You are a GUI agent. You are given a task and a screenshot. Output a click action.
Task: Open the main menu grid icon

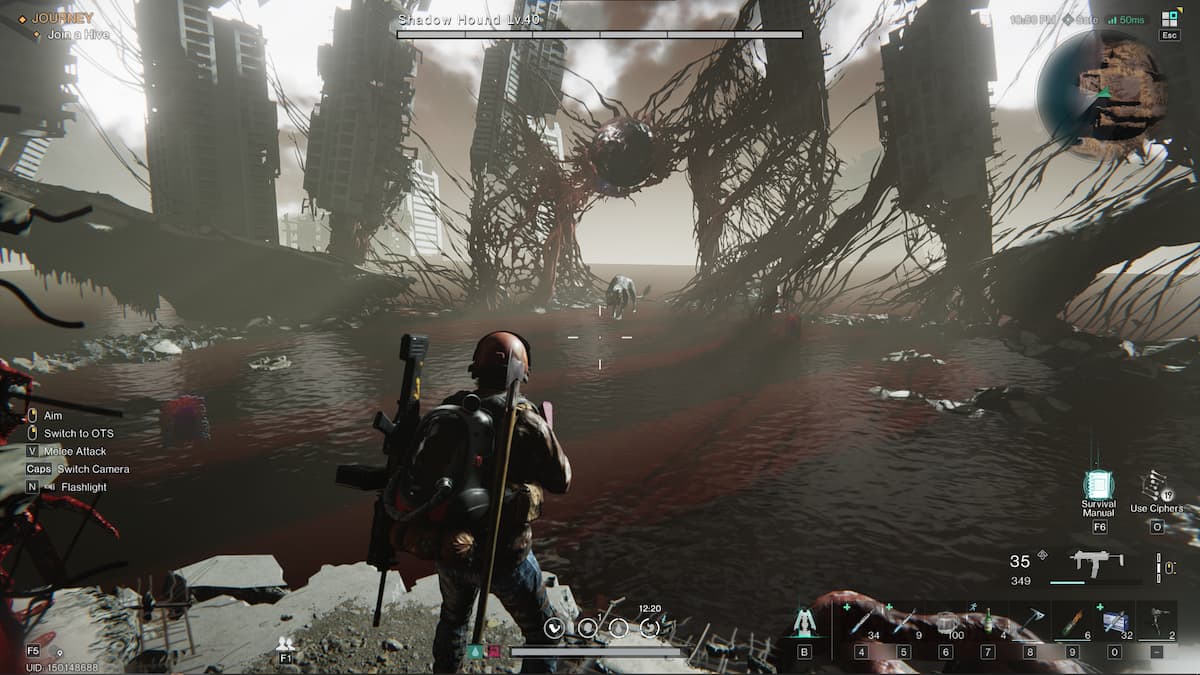1170,19
